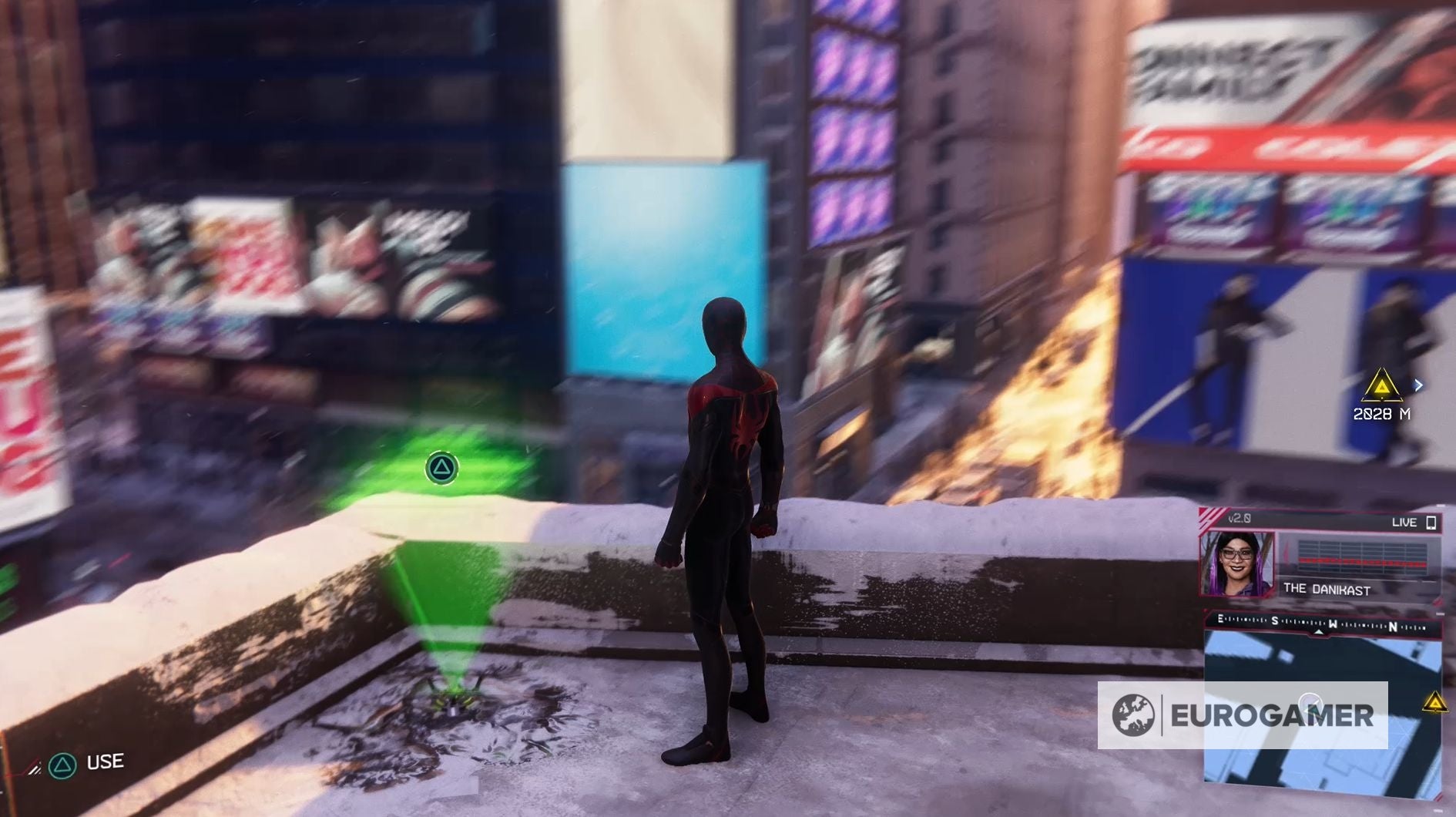The width and height of the screenshot is (1456, 817).
Task: Click the yellow waypoint objective marker
Action: [x=1381, y=385]
